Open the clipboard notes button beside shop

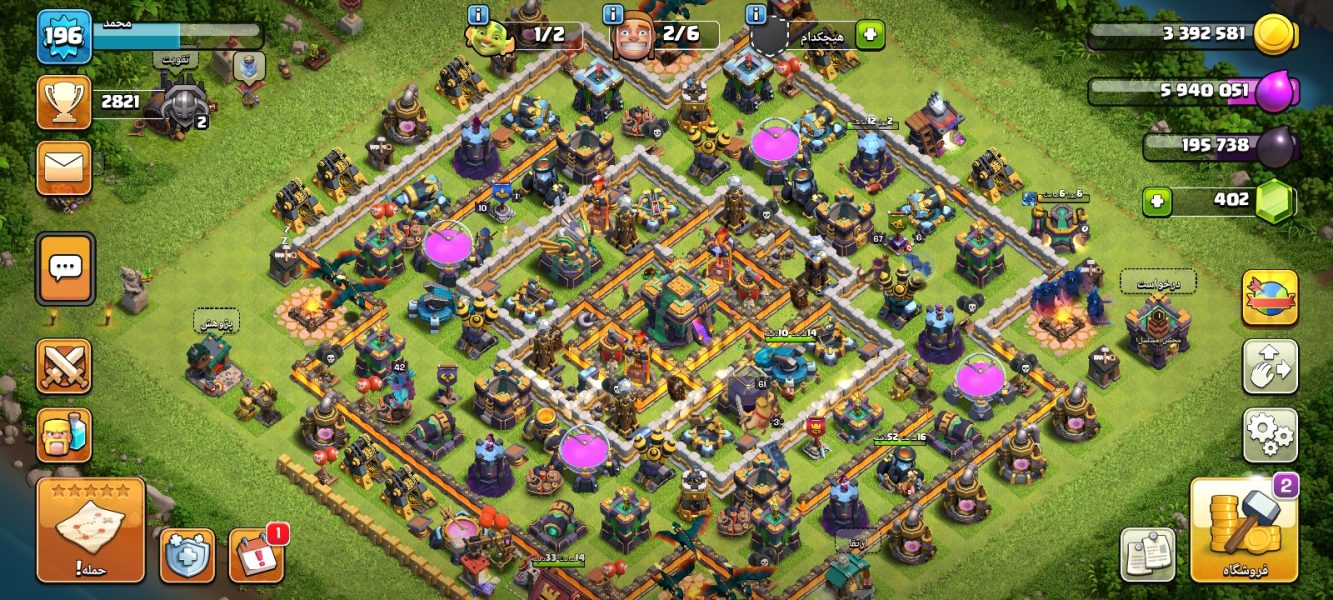(x=1147, y=554)
